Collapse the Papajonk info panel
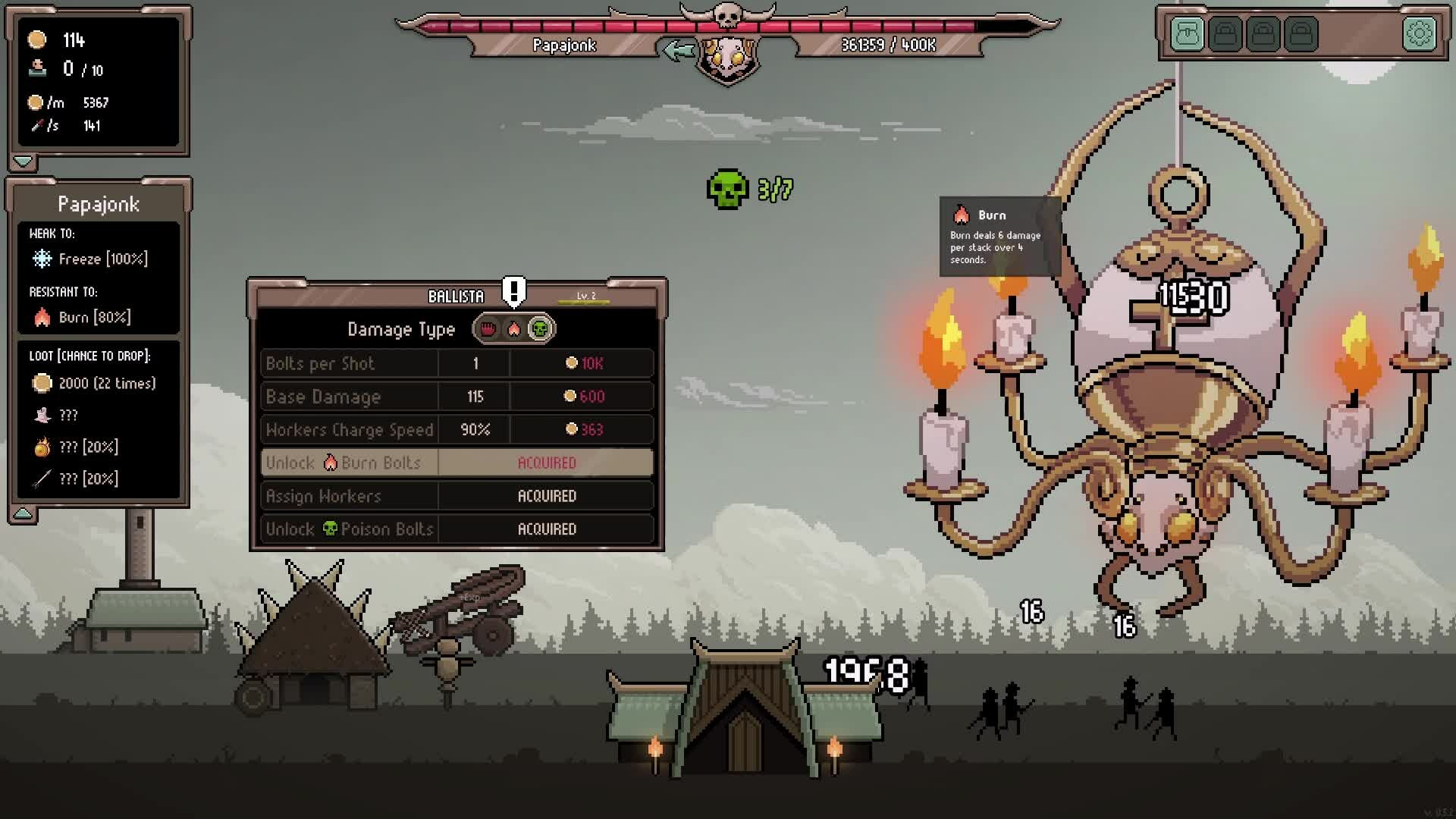Screen dimensions: 1456x819 [x=23, y=514]
